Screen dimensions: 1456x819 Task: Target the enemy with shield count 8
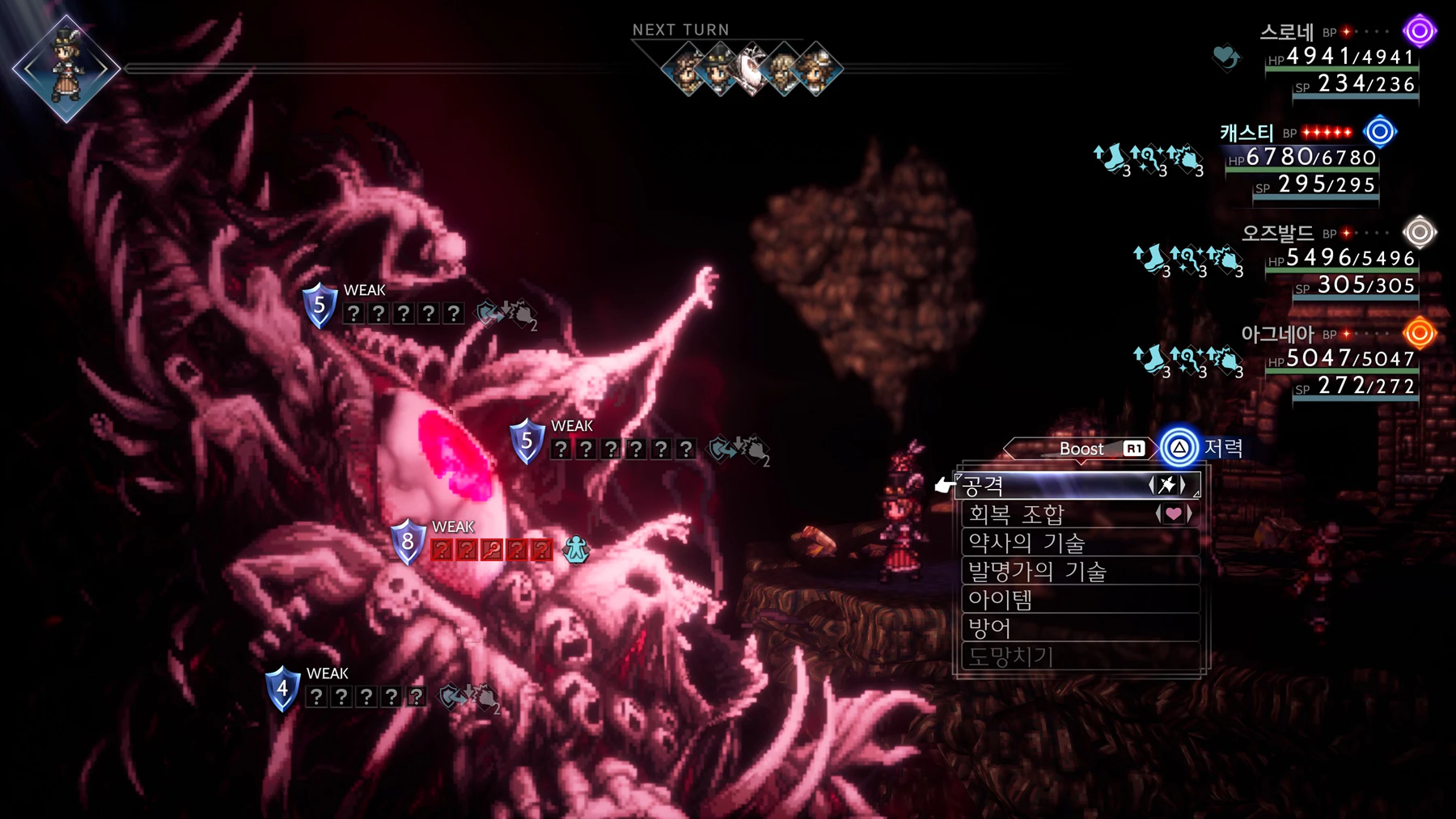click(x=408, y=542)
